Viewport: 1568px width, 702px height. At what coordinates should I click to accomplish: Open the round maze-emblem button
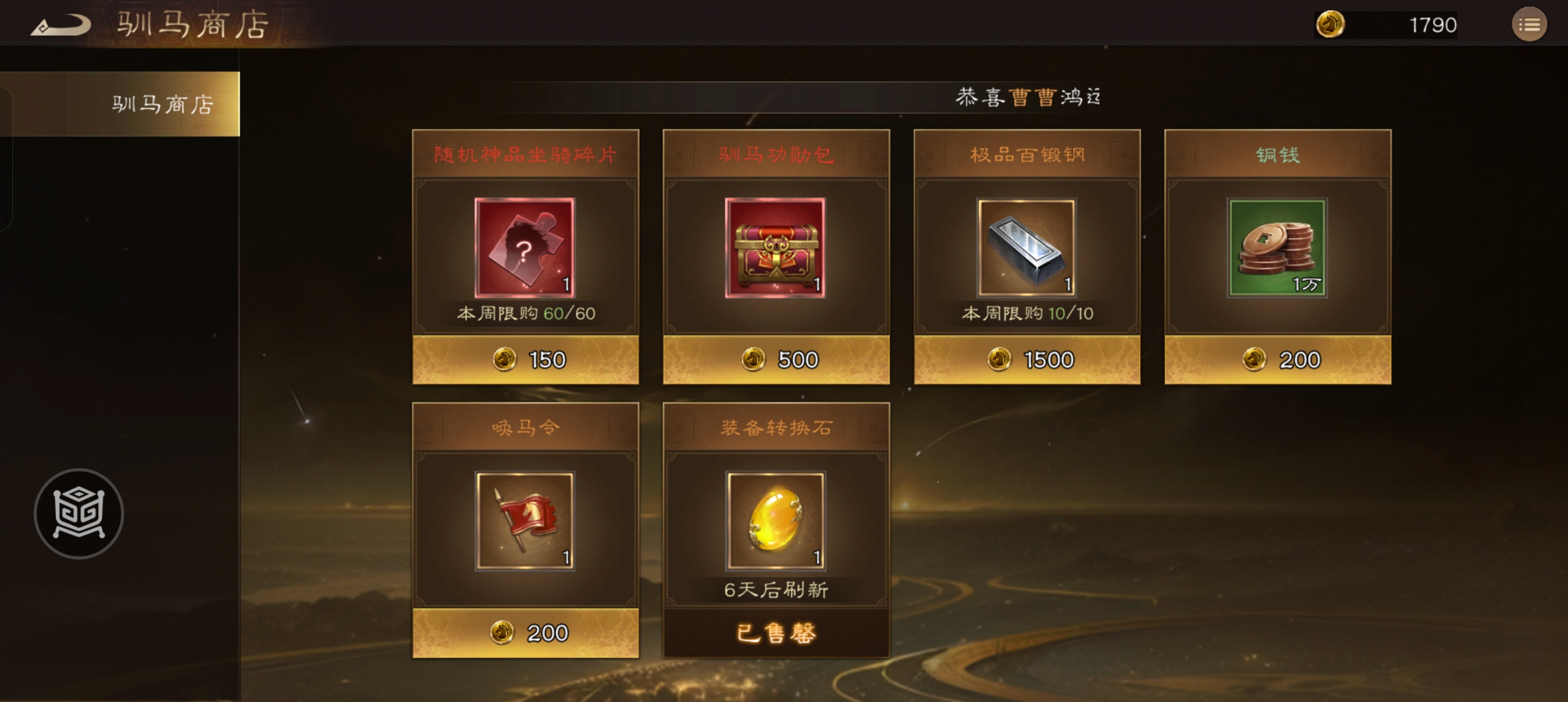tap(79, 513)
